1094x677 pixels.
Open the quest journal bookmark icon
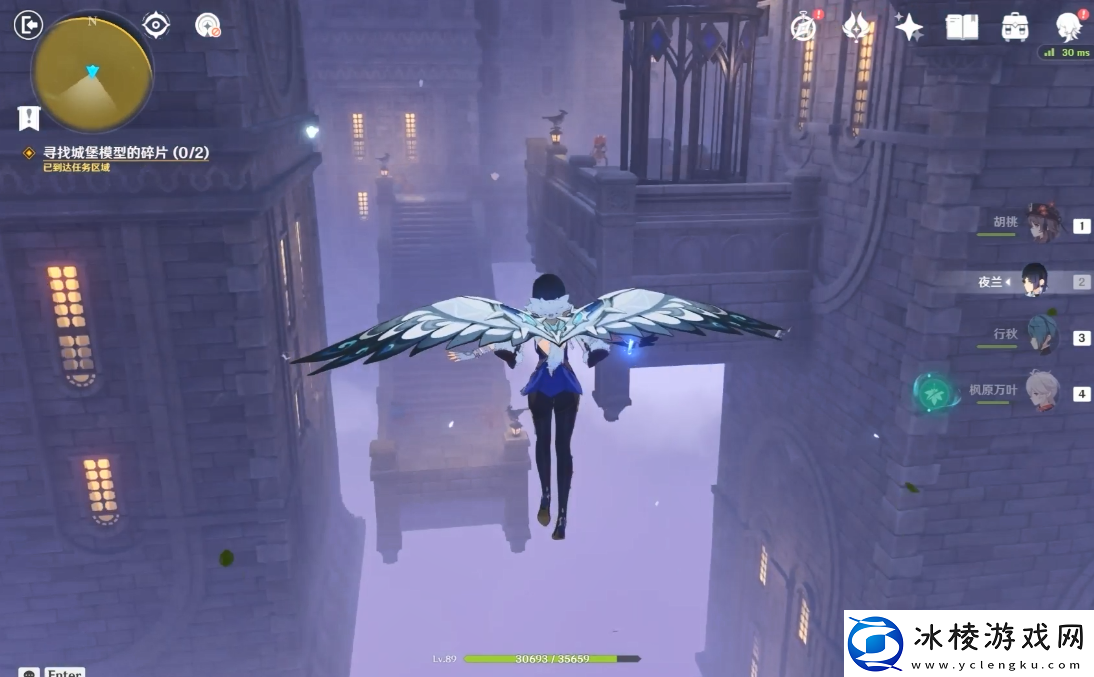[29, 118]
